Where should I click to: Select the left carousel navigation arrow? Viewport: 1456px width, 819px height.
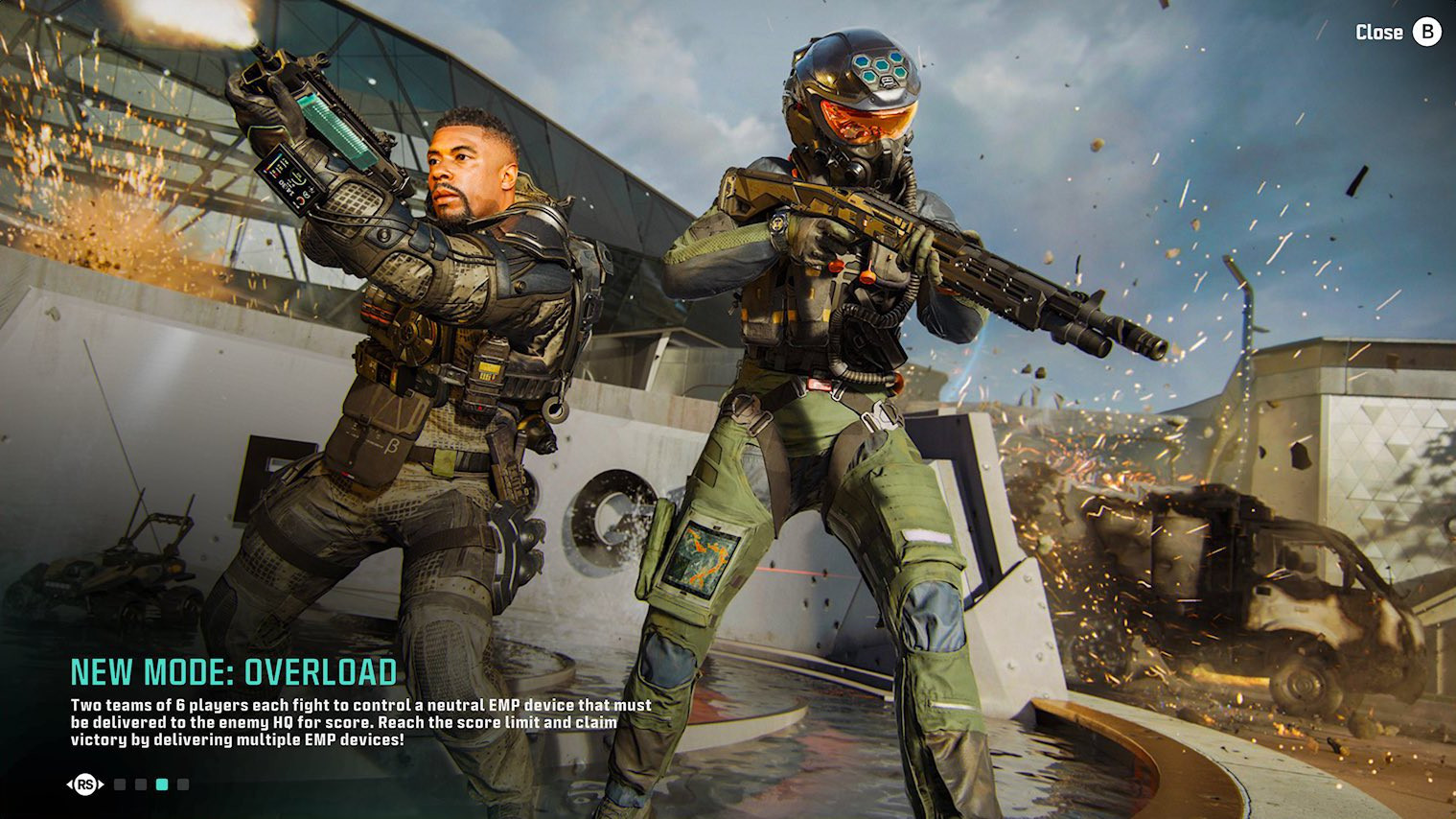(x=71, y=784)
